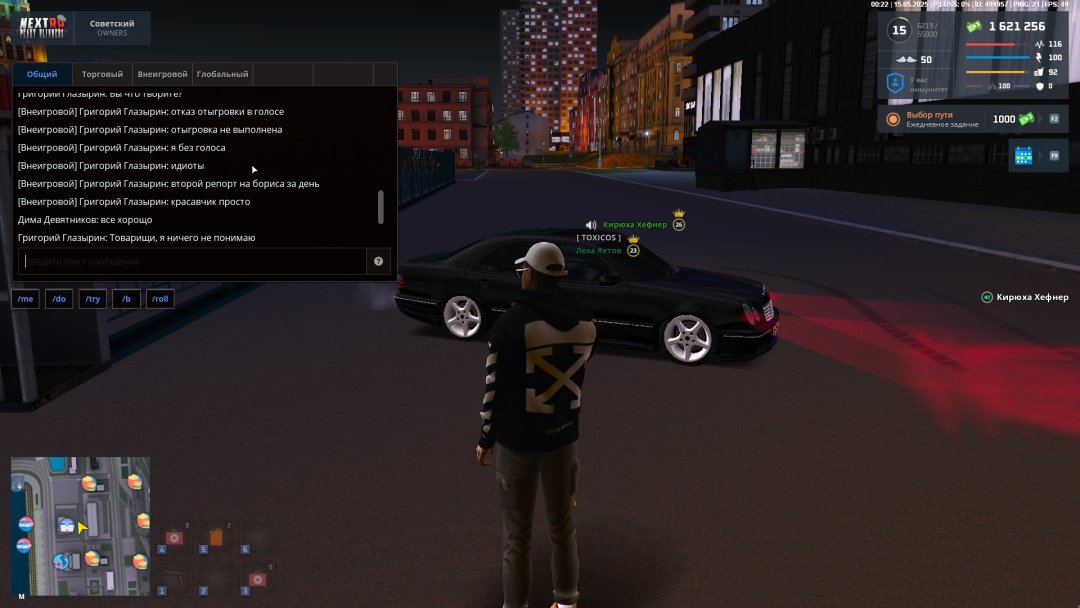1080x608 pixels.
Task: Open the chat help question mark
Action: (x=379, y=261)
